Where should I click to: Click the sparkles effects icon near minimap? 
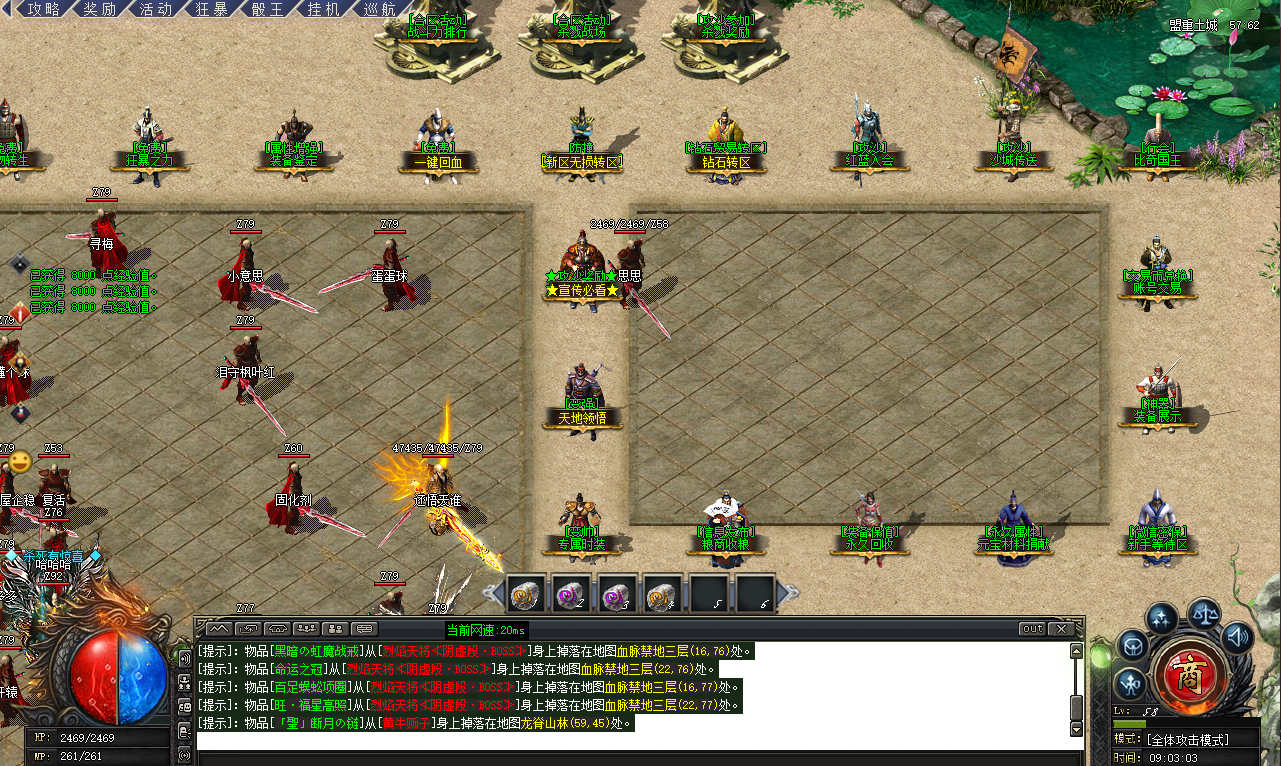pos(1161,617)
